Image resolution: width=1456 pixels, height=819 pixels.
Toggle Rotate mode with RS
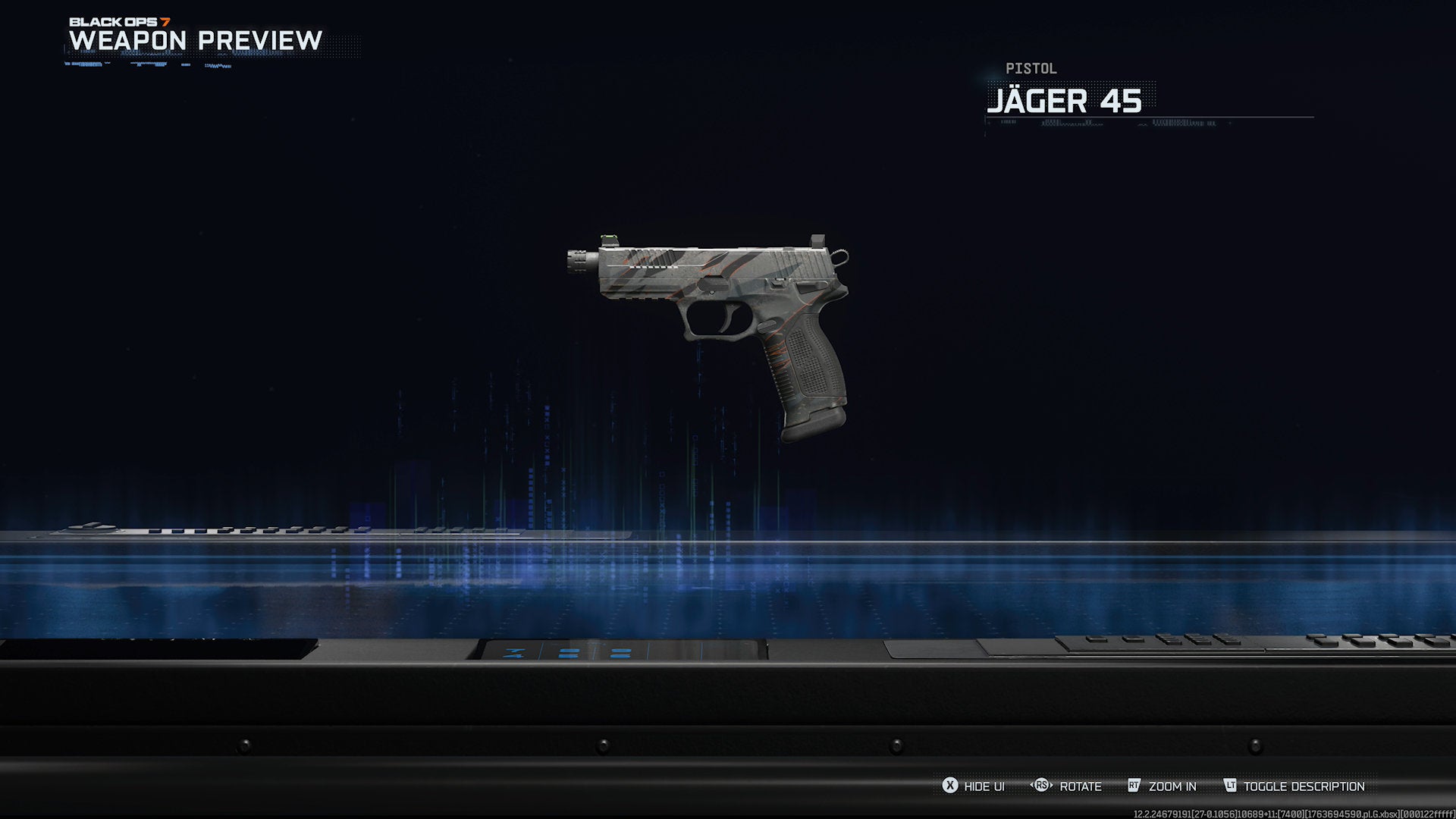(1078, 787)
